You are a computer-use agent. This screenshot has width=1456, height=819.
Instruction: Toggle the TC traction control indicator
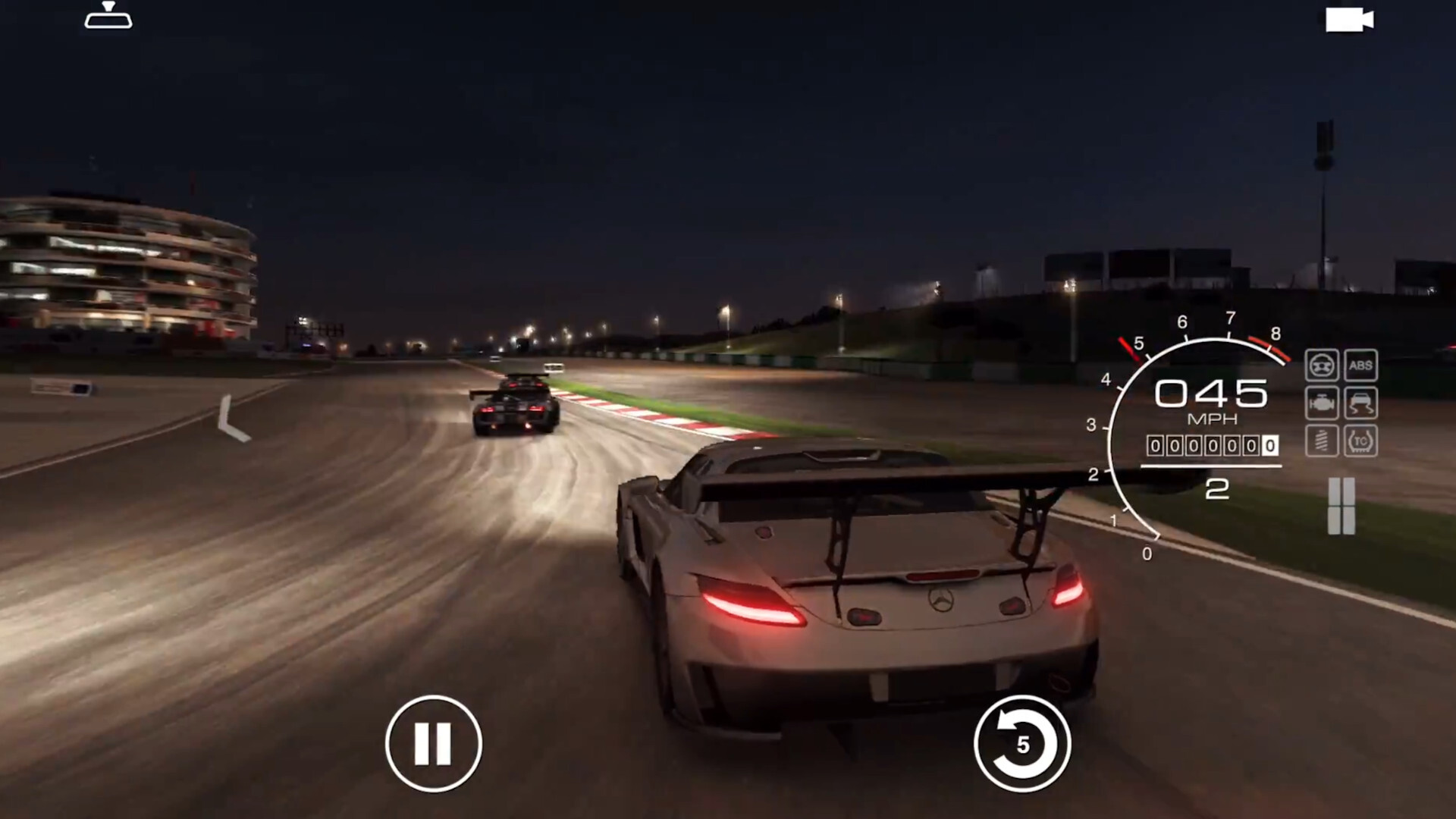pos(1362,441)
